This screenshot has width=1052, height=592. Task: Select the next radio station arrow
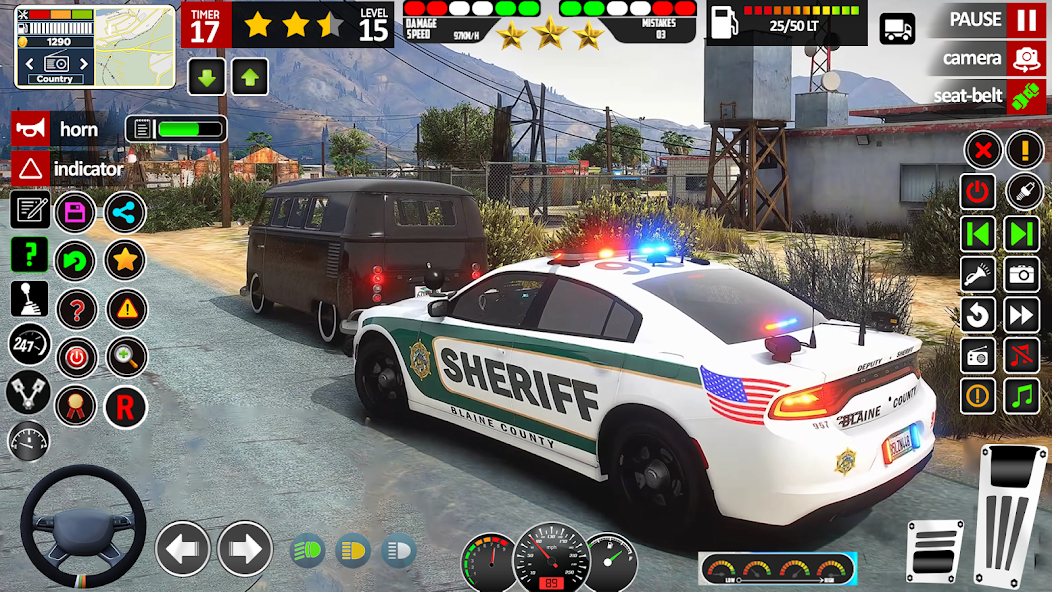point(1021,234)
